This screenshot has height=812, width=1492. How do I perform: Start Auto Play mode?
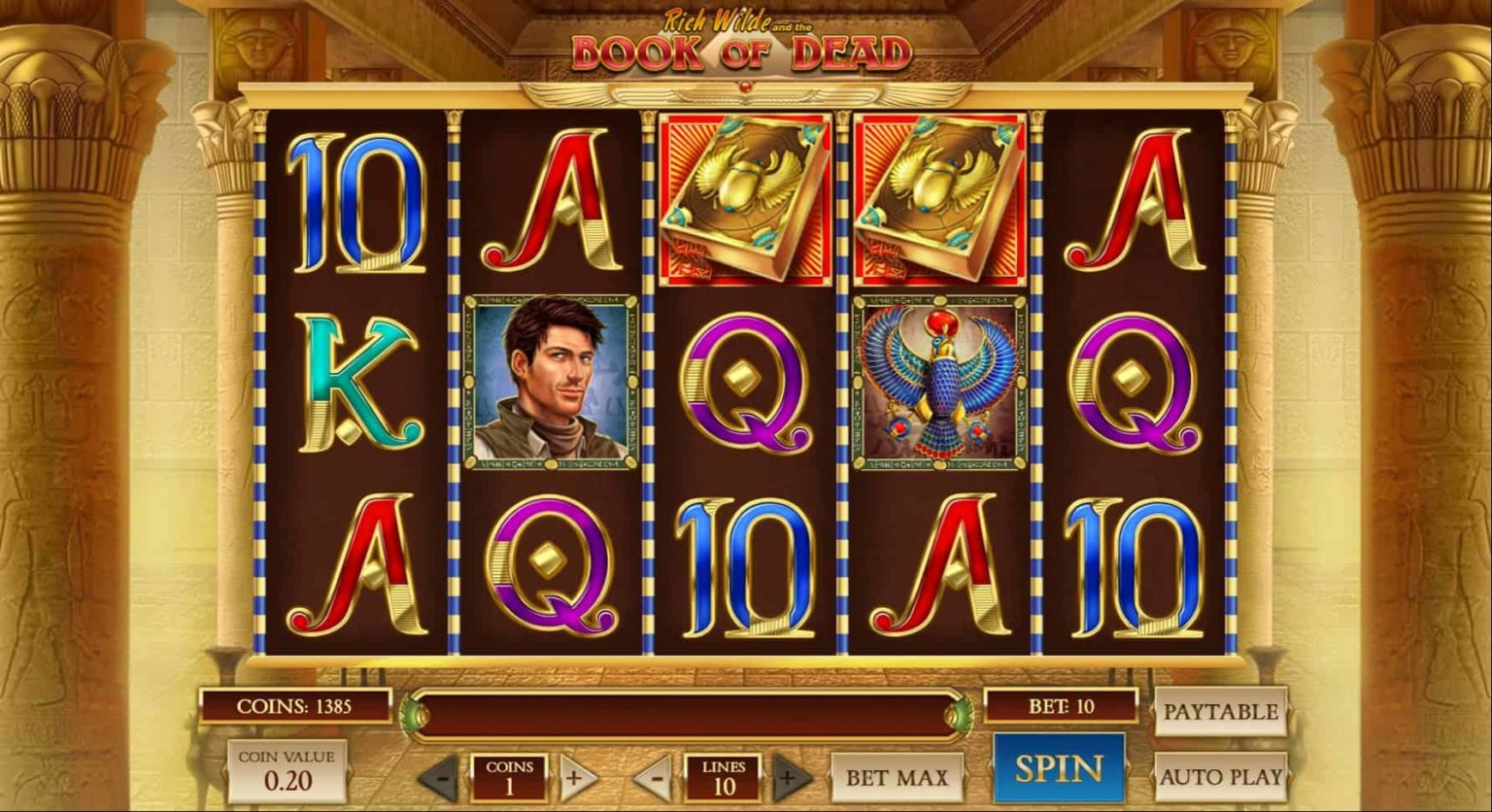[1220, 776]
